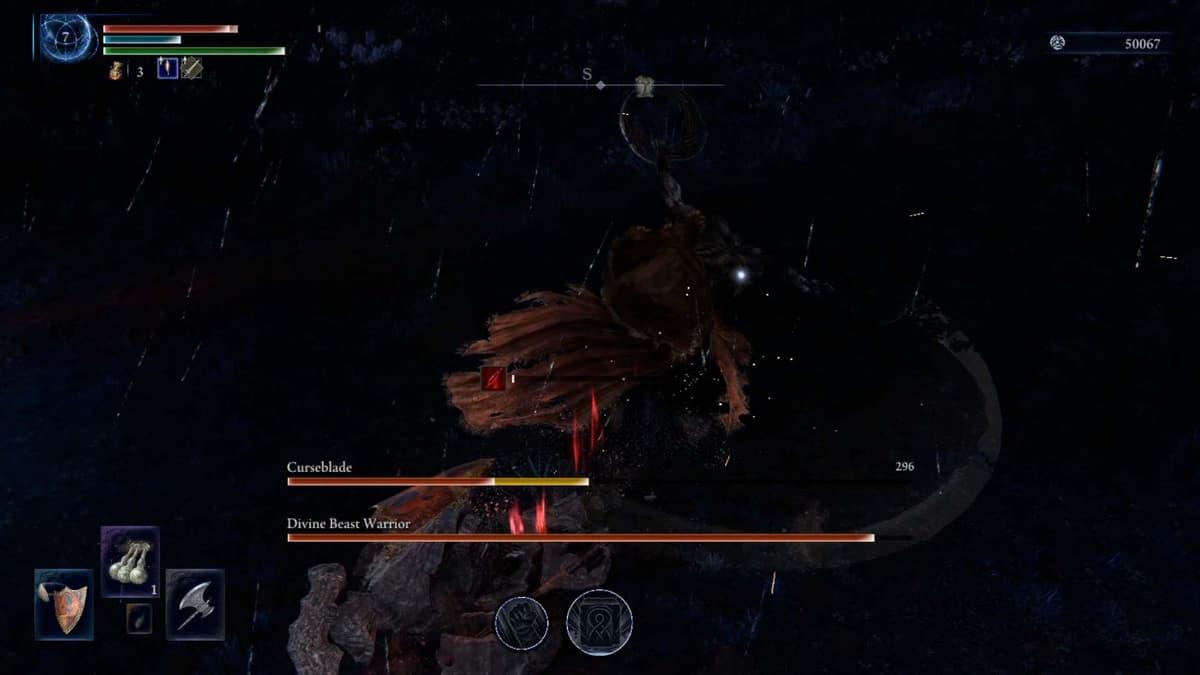Click the rune currency icon

[1058, 43]
